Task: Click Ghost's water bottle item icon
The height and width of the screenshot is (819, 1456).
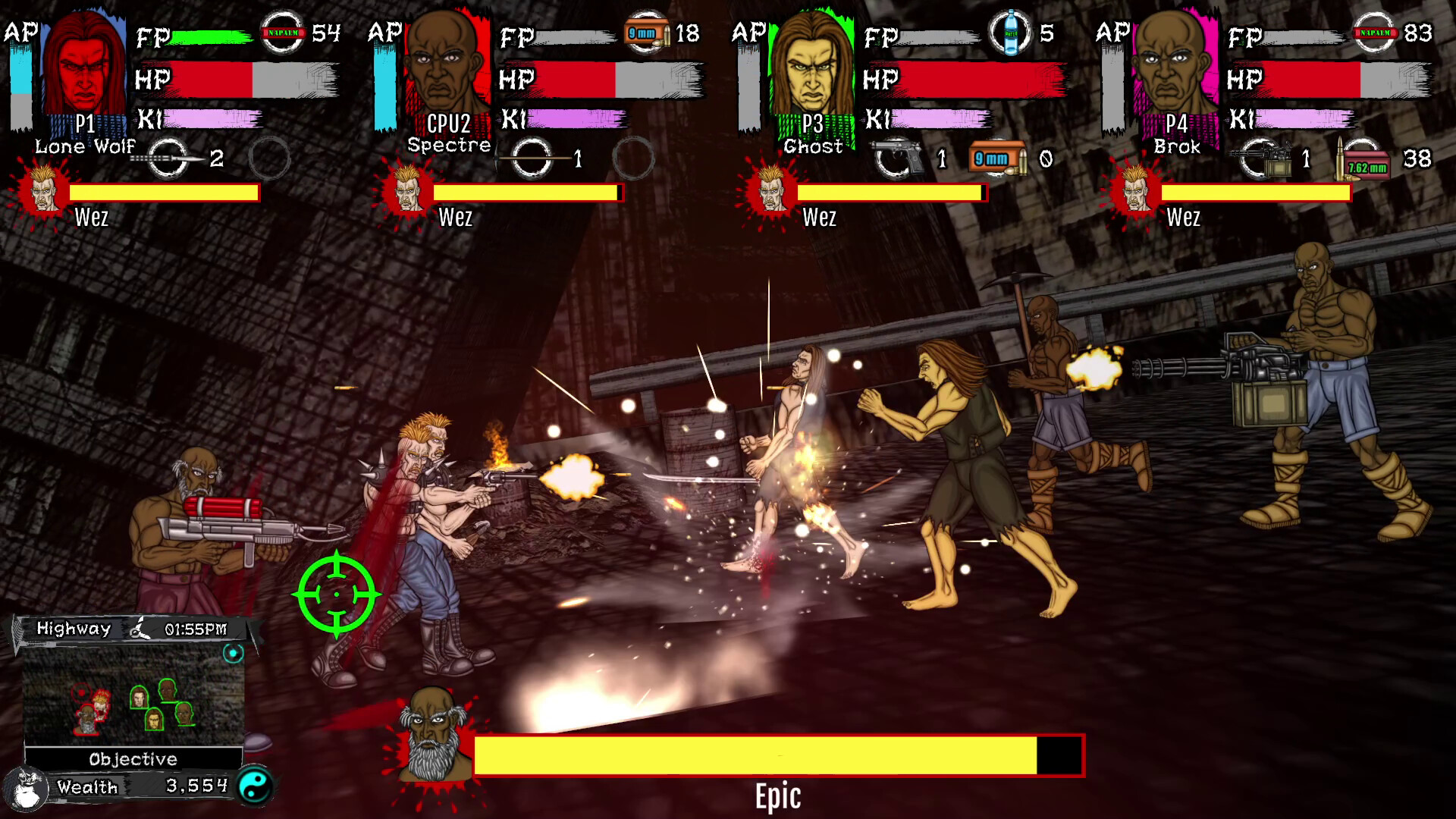Action: [x=1009, y=32]
